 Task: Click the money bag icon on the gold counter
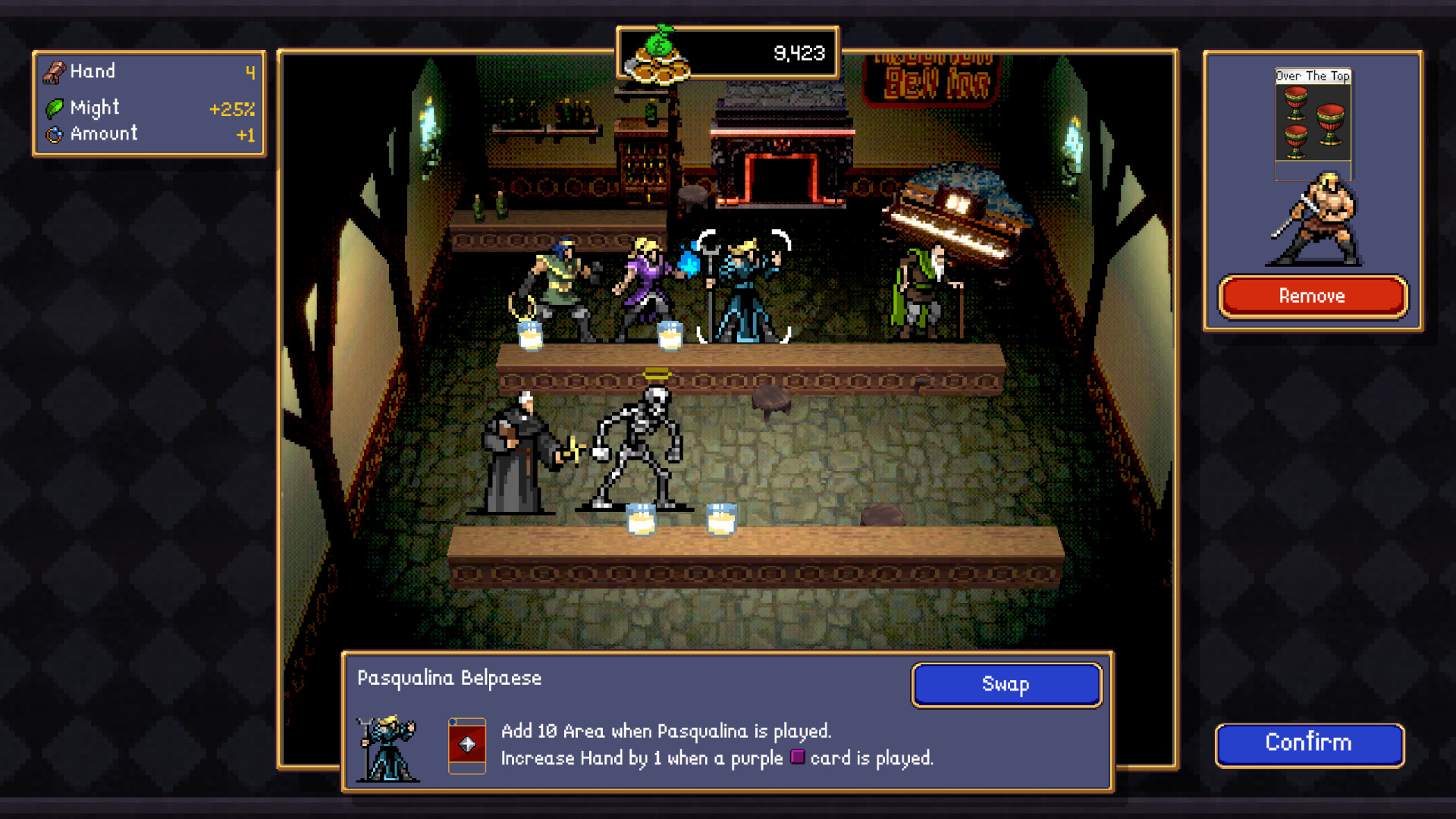(659, 53)
